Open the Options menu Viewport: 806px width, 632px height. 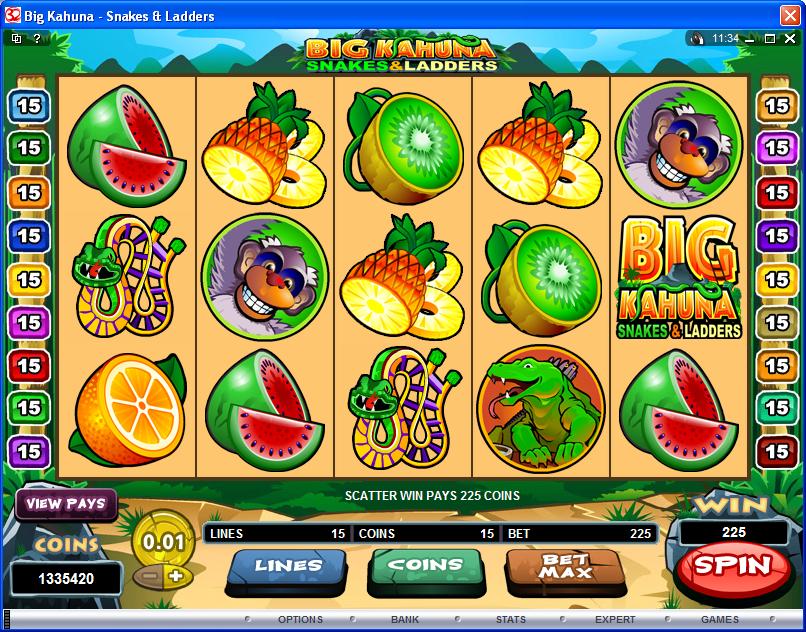point(300,620)
